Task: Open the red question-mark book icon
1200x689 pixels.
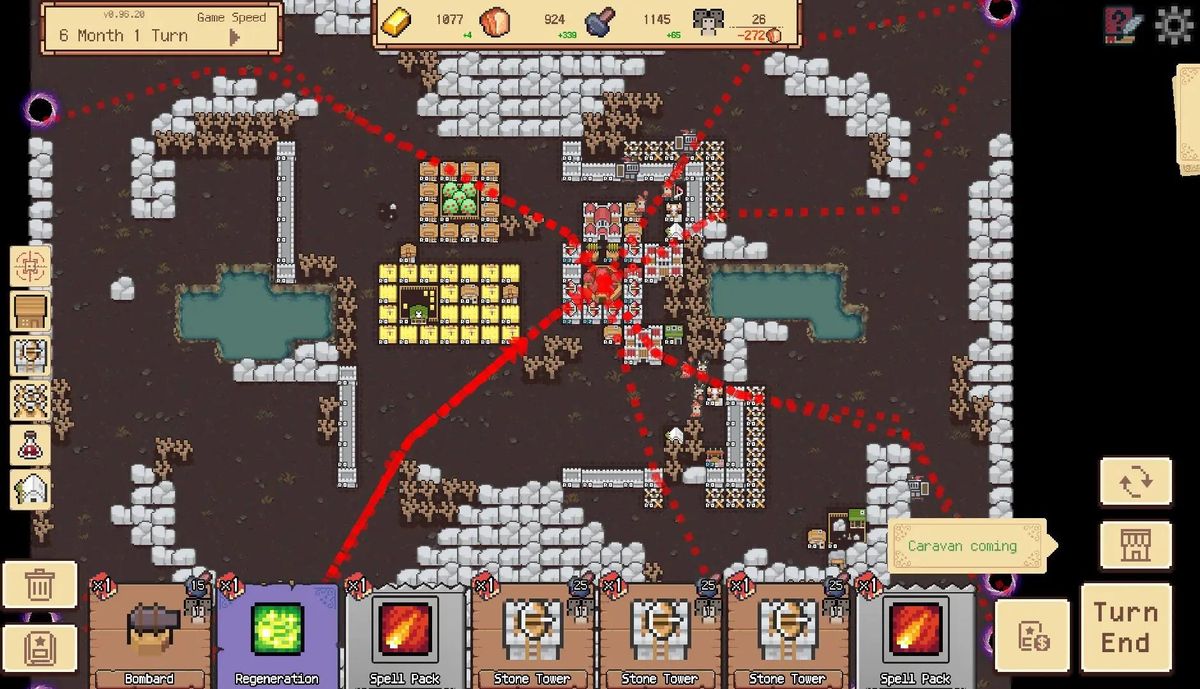Action: (1122, 25)
